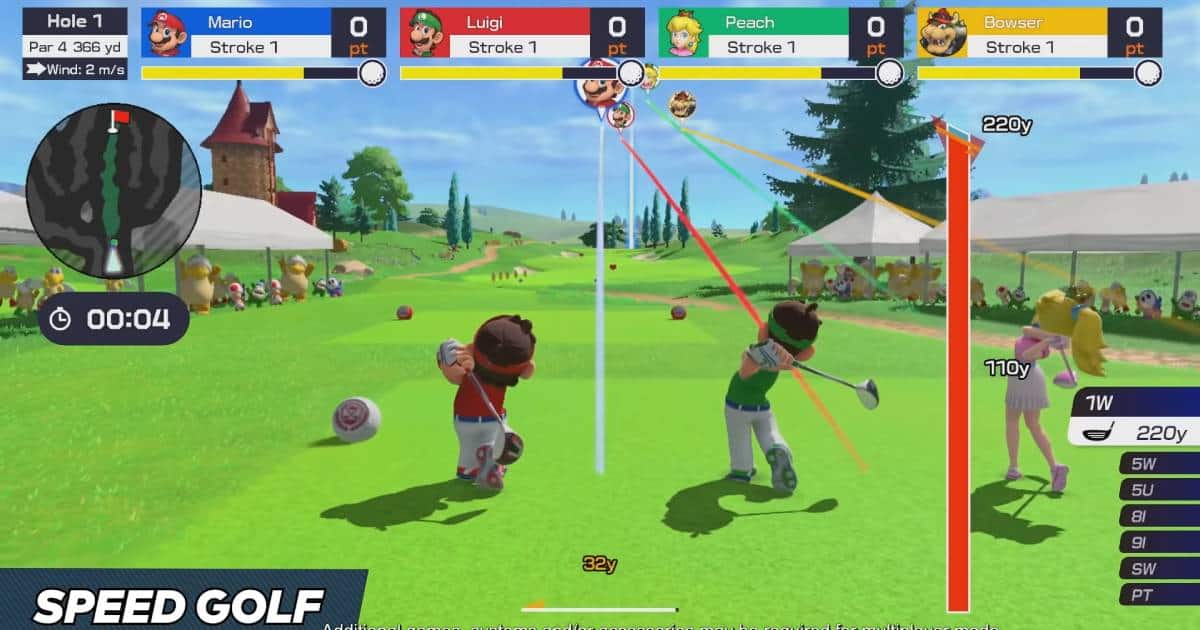Switch to the PT putter
Screen dimensions: 1200x630
click(1160, 594)
